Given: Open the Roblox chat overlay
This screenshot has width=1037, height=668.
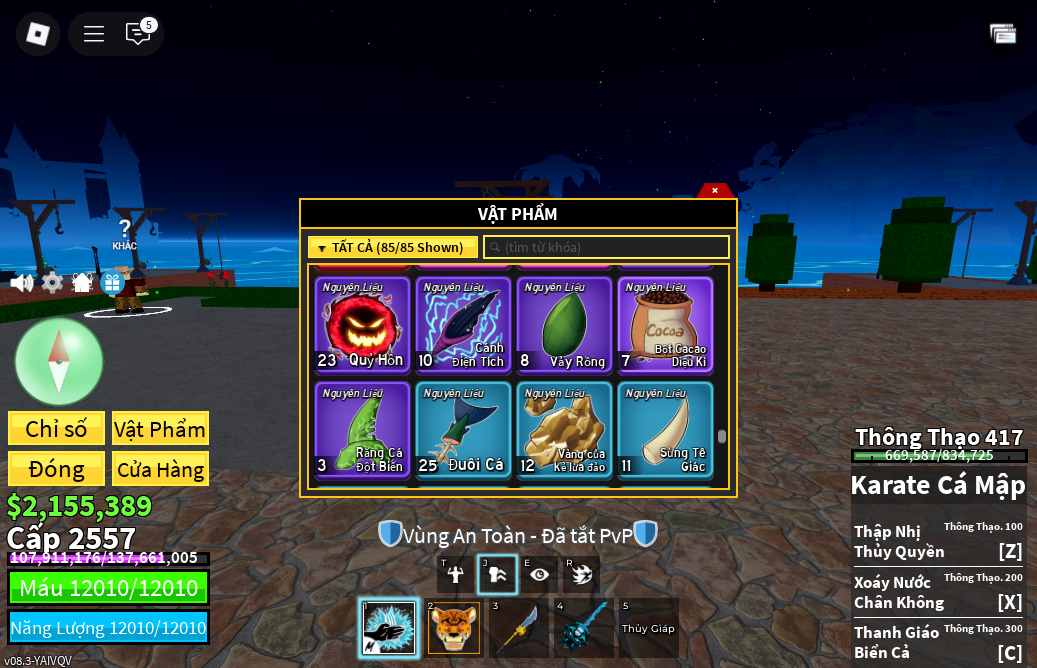Looking at the screenshot, I should (x=138, y=34).
